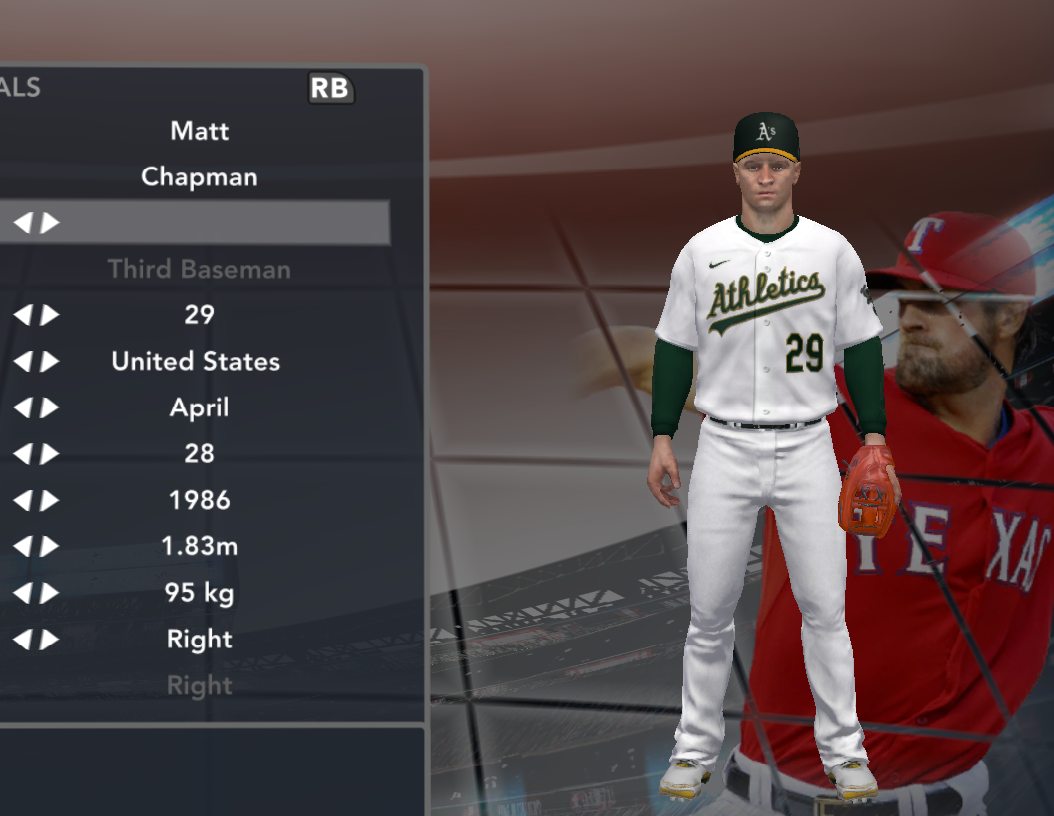Advance birth month past April
The width and height of the screenshot is (1054, 816).
click(x=50, y=408)
